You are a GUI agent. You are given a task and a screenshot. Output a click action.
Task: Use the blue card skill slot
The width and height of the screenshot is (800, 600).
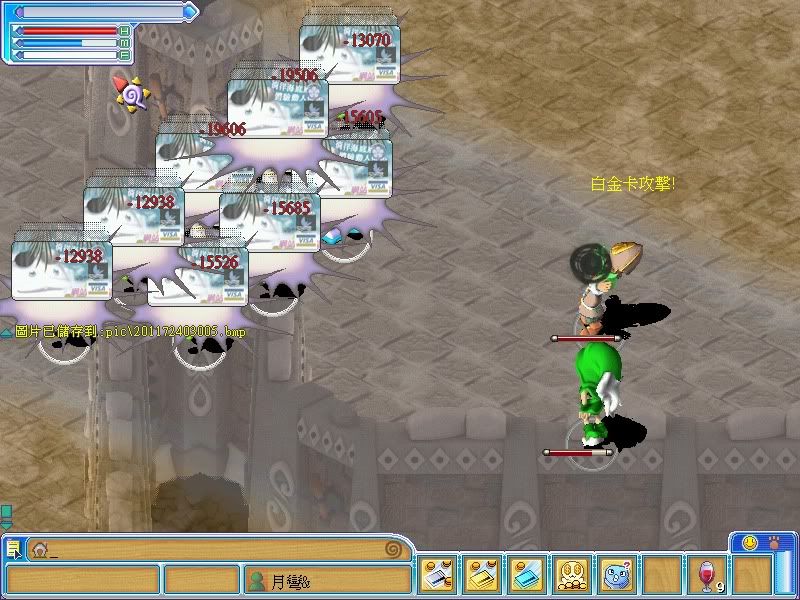[527, 575]
